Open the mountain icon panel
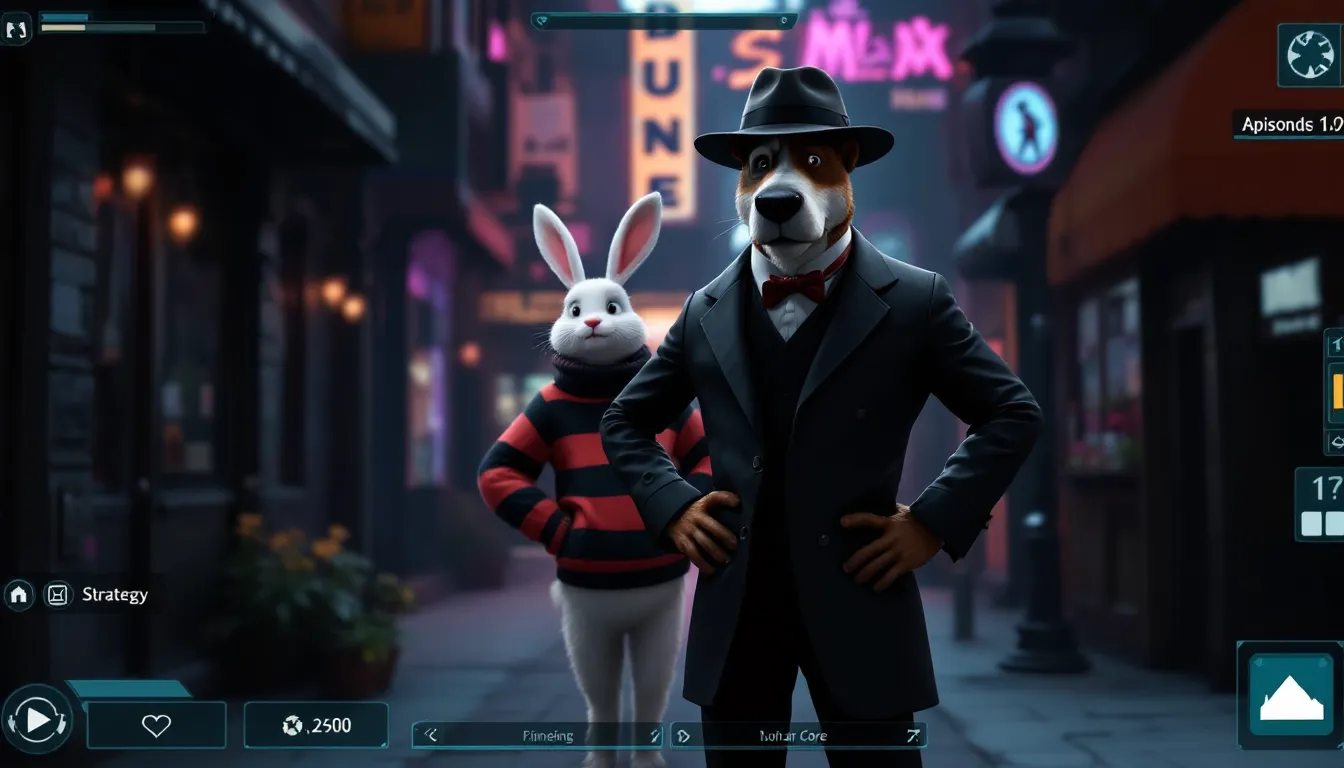The height and width of the screenshot is (768, 1344). (1290, 697)
